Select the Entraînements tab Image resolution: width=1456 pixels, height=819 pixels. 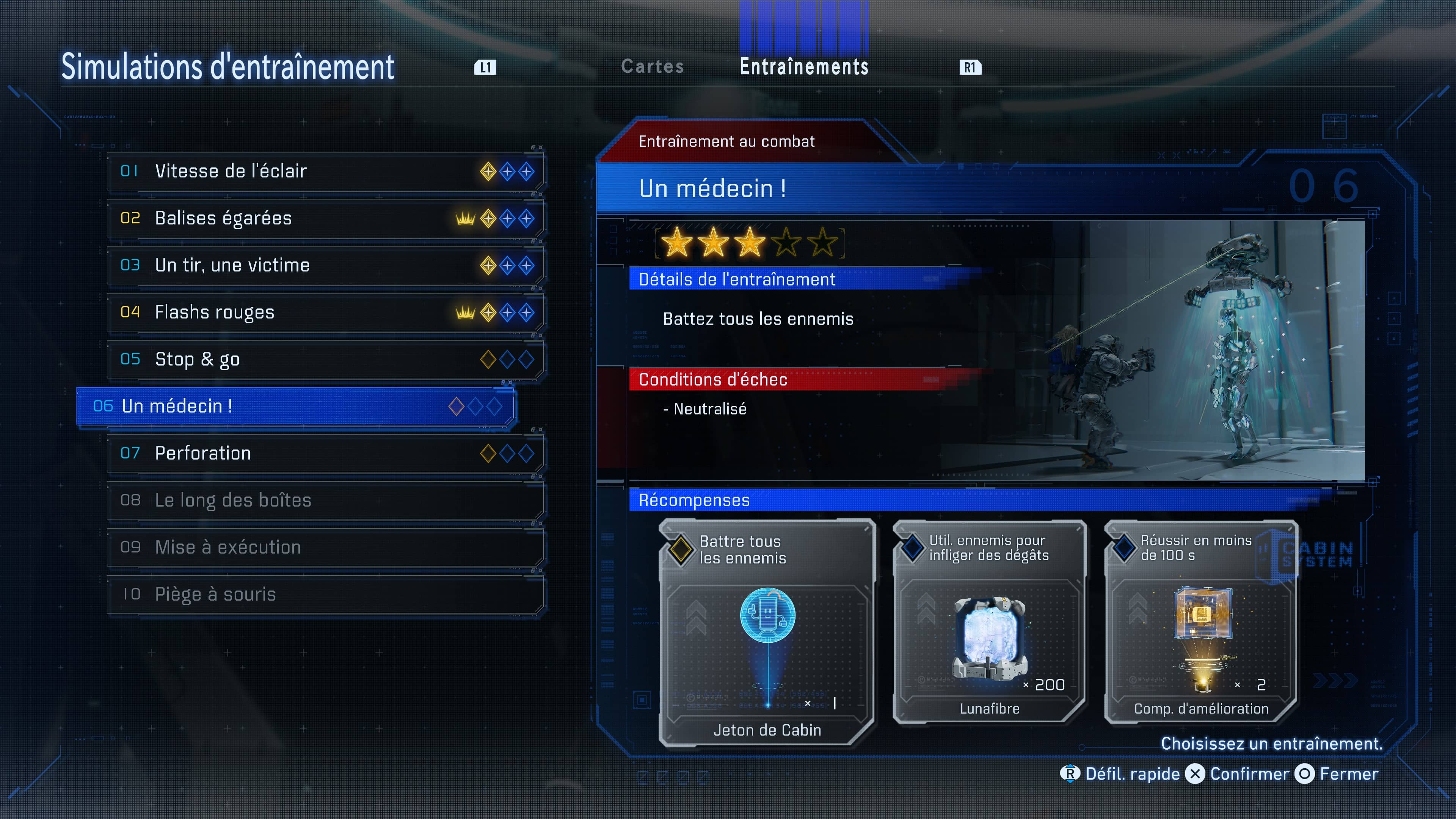pos(804,67)
